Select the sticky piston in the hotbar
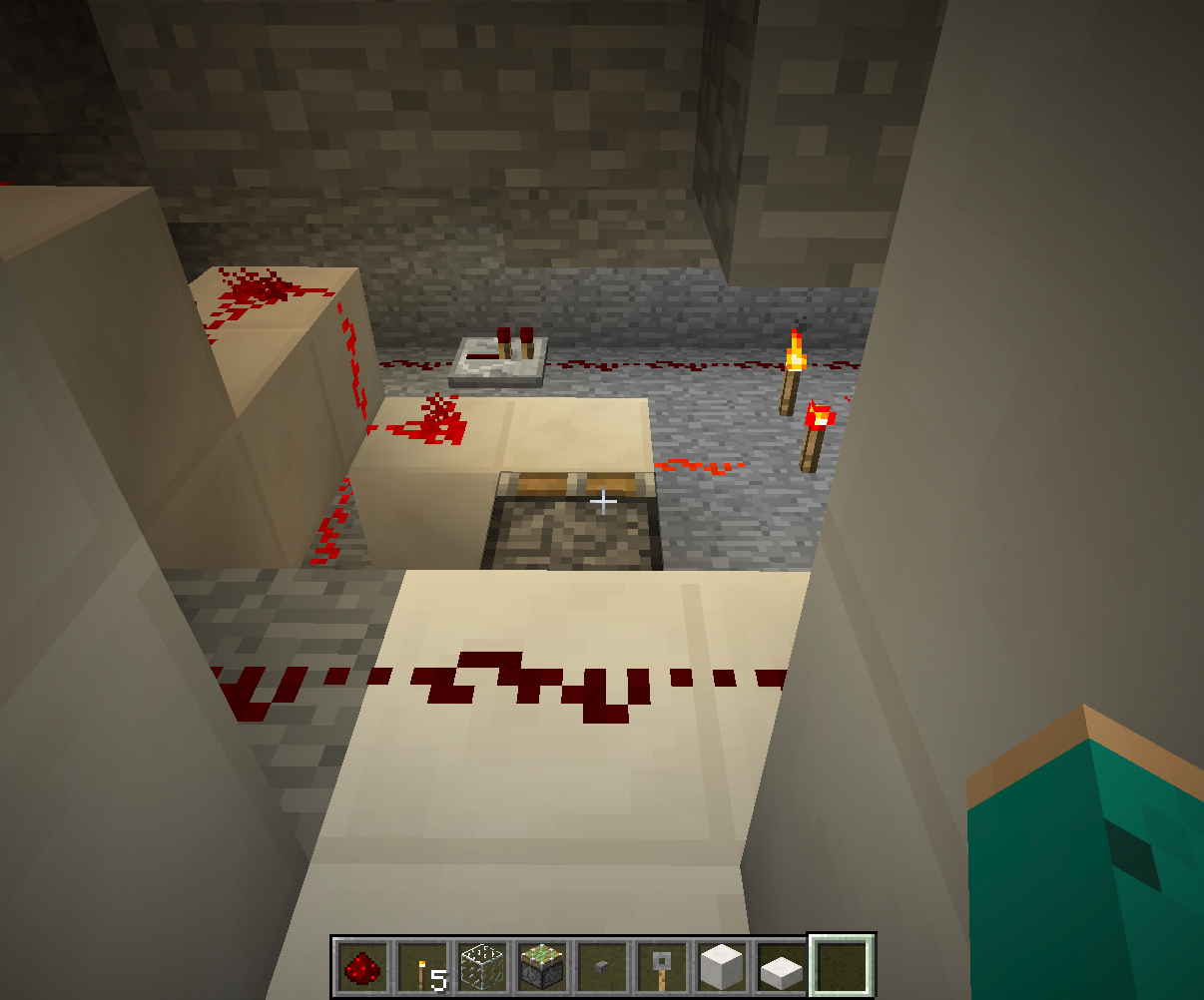1204x1000 pixels. click(542, 966)
